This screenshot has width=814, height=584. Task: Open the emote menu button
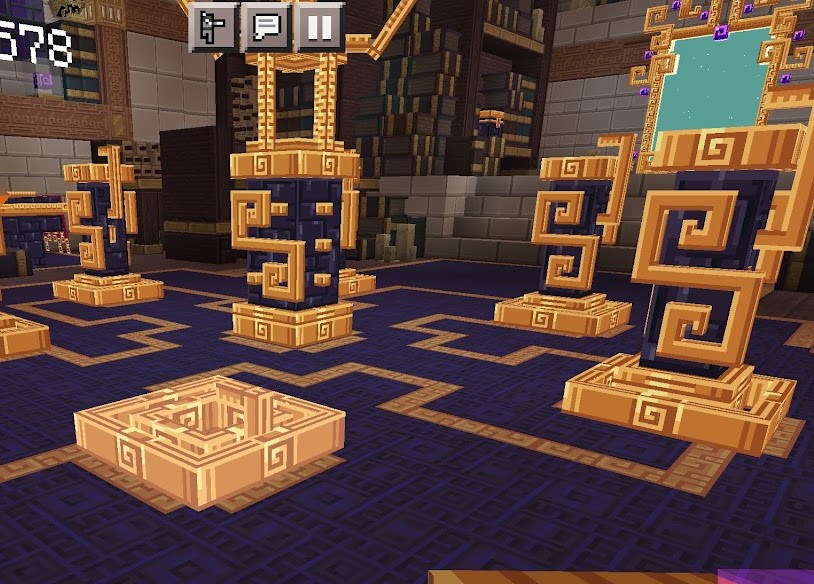click(214, 27)
